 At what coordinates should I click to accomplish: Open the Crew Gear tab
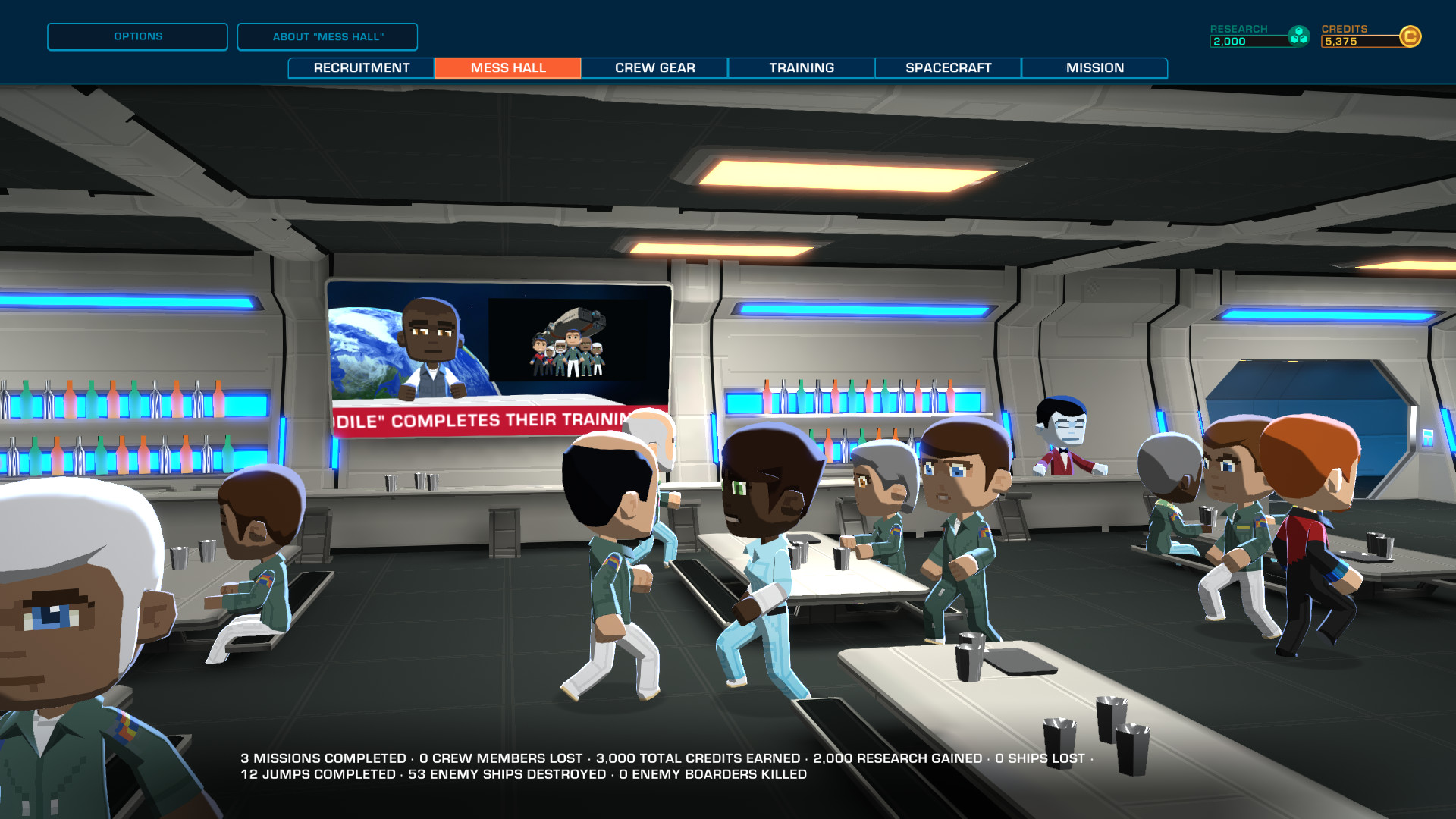pyautogui.click(x=654, y=67)
